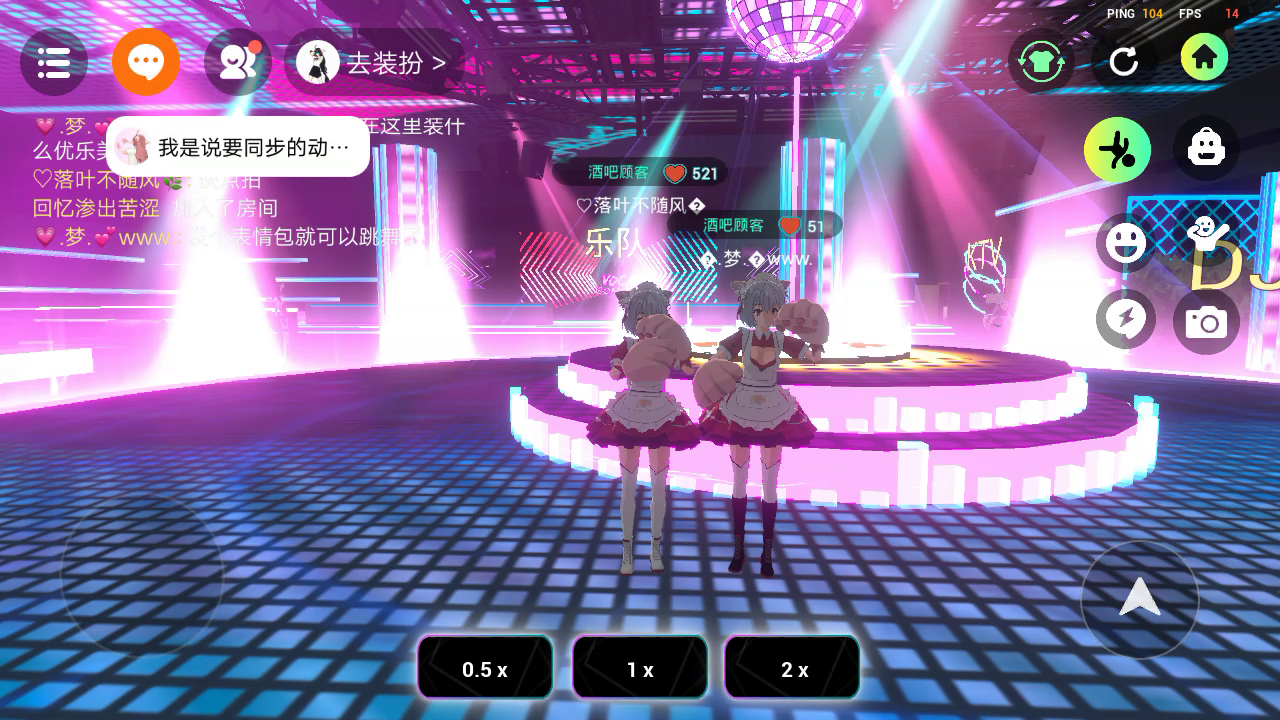The image size is (1280, 720).
Task: Choose the 1 x speed button
Action: point(640,668)
